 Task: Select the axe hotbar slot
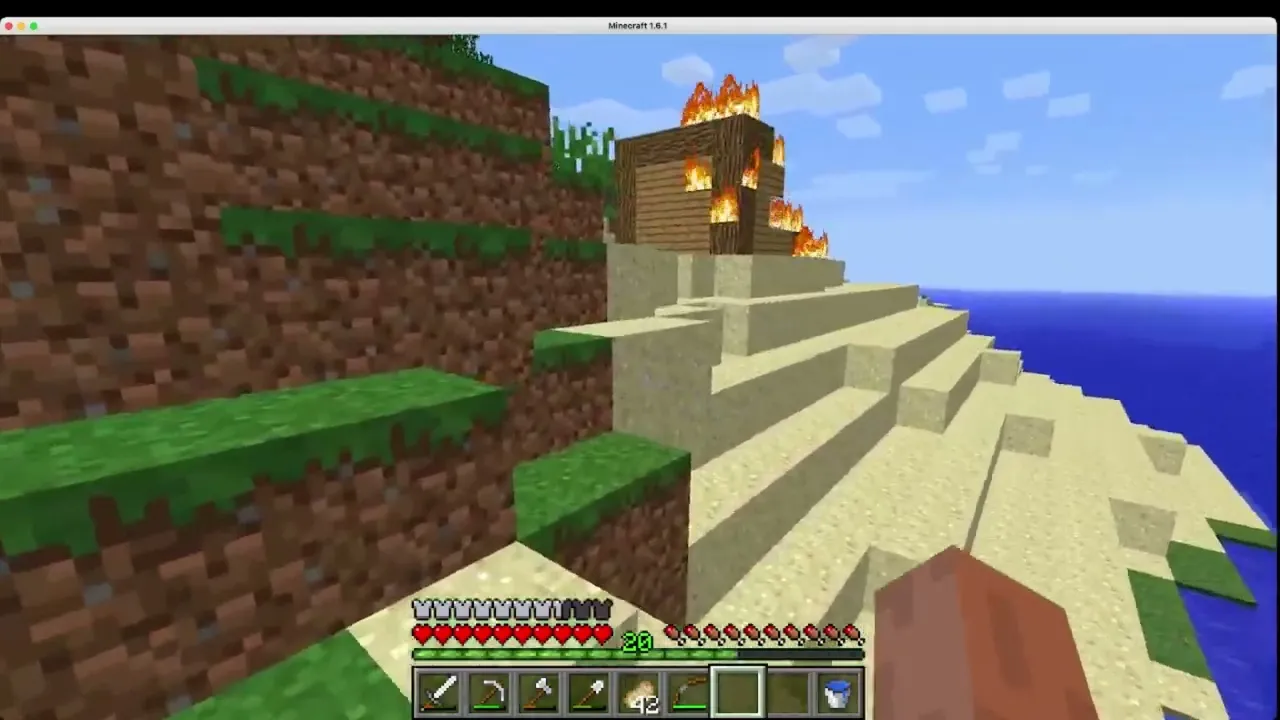[x=539, y=693]
